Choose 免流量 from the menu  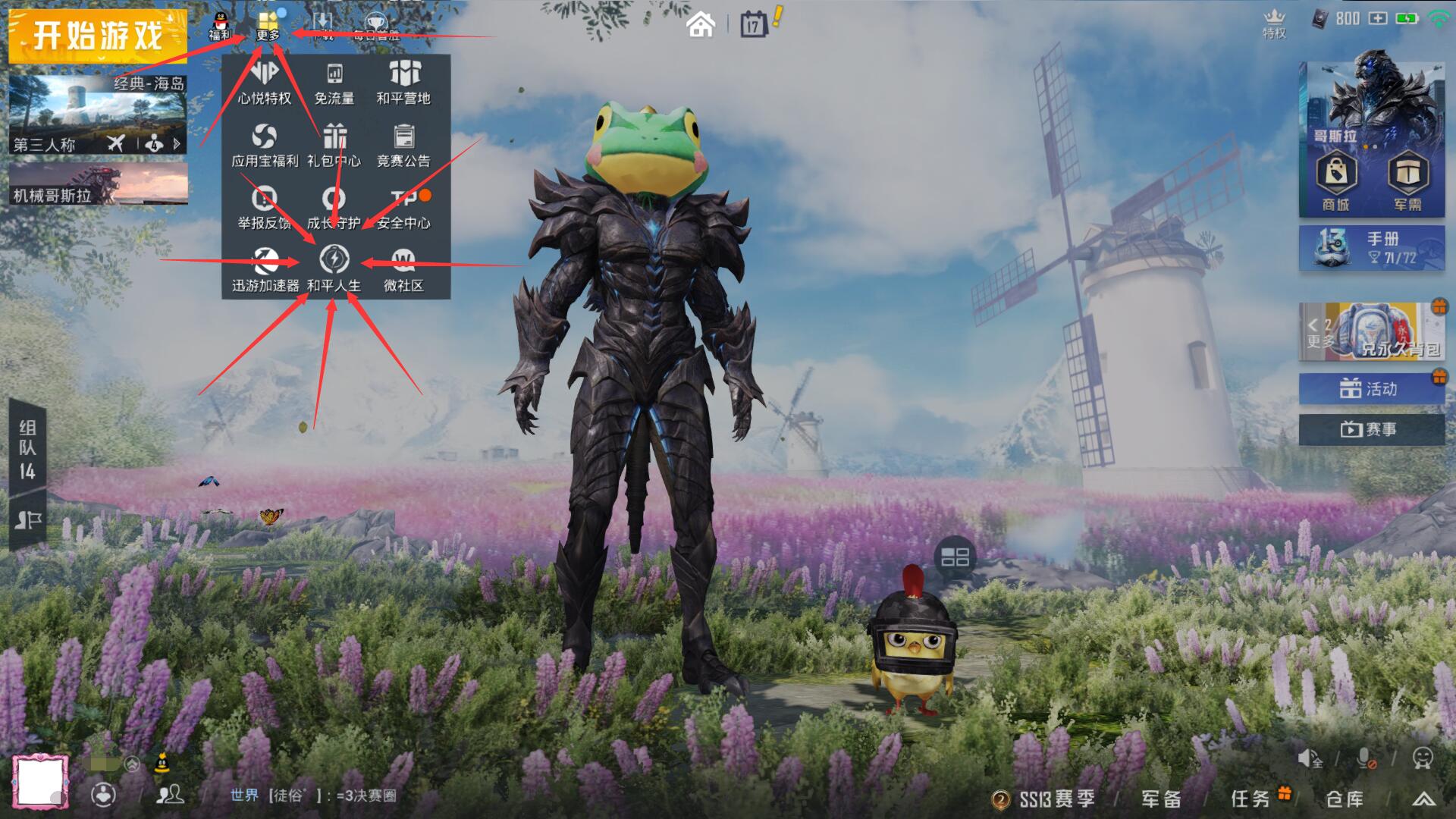[x=334, y=82]
